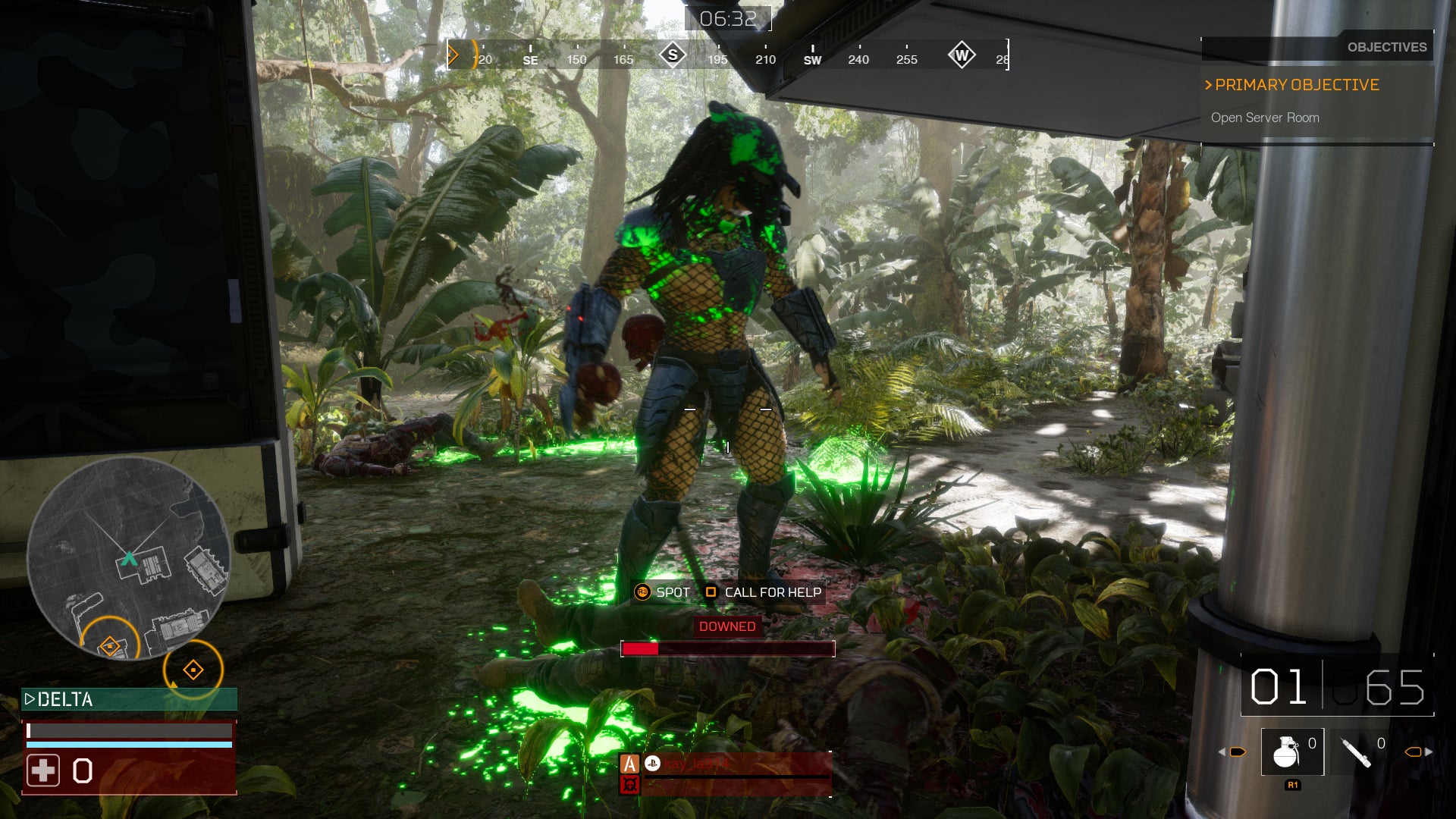Click the orange class letter icon in the kill feed
This screenshot has width=1456, height=819.
630,764
